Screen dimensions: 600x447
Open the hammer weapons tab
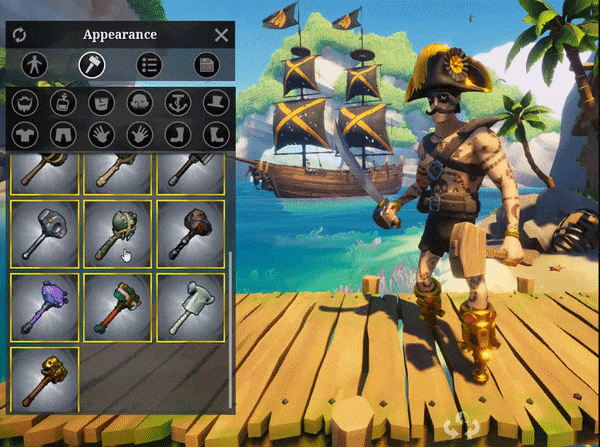click(92, 66)
